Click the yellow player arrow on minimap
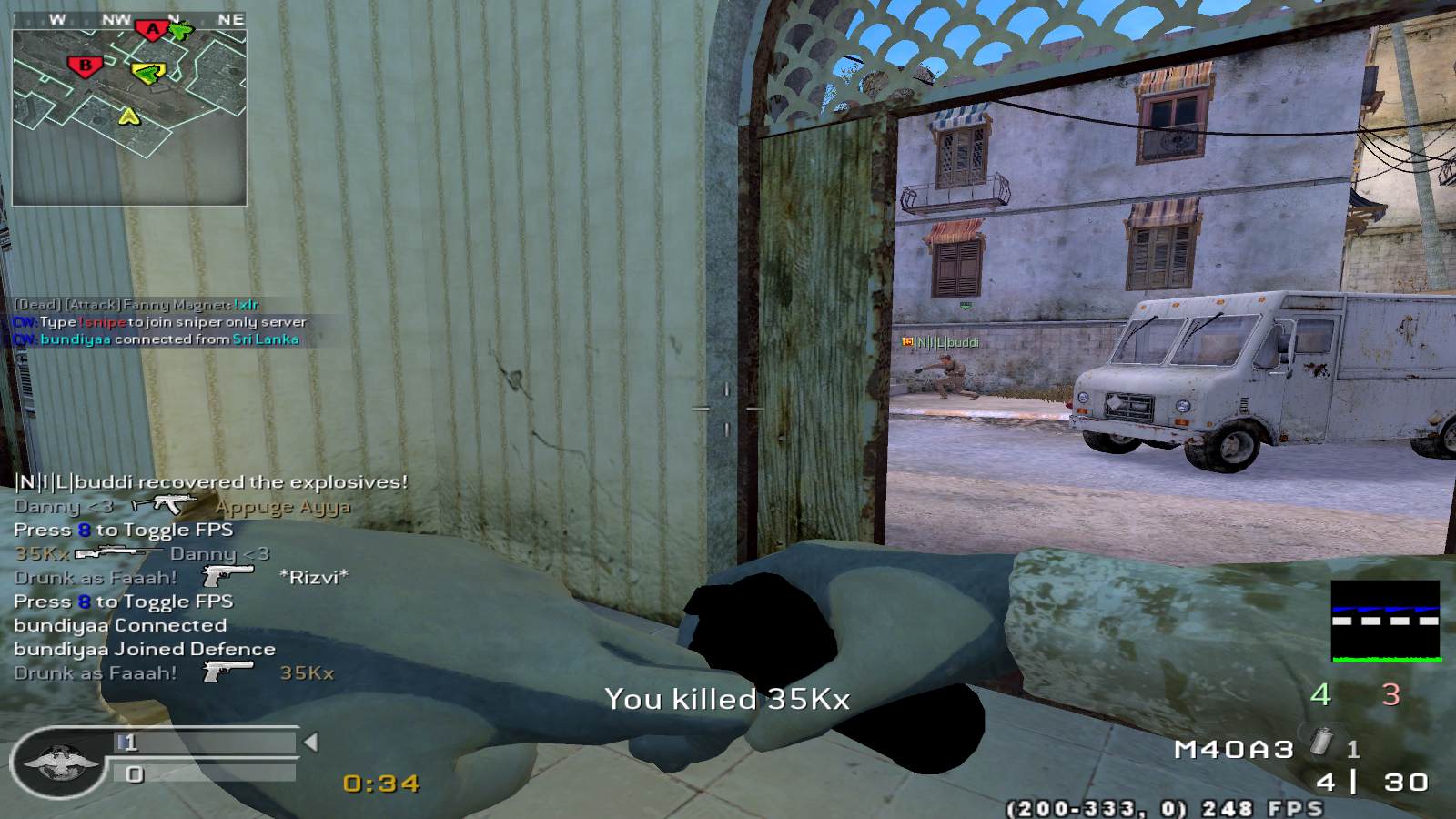This screenshot has width=1456, height=819. [129, 116]
